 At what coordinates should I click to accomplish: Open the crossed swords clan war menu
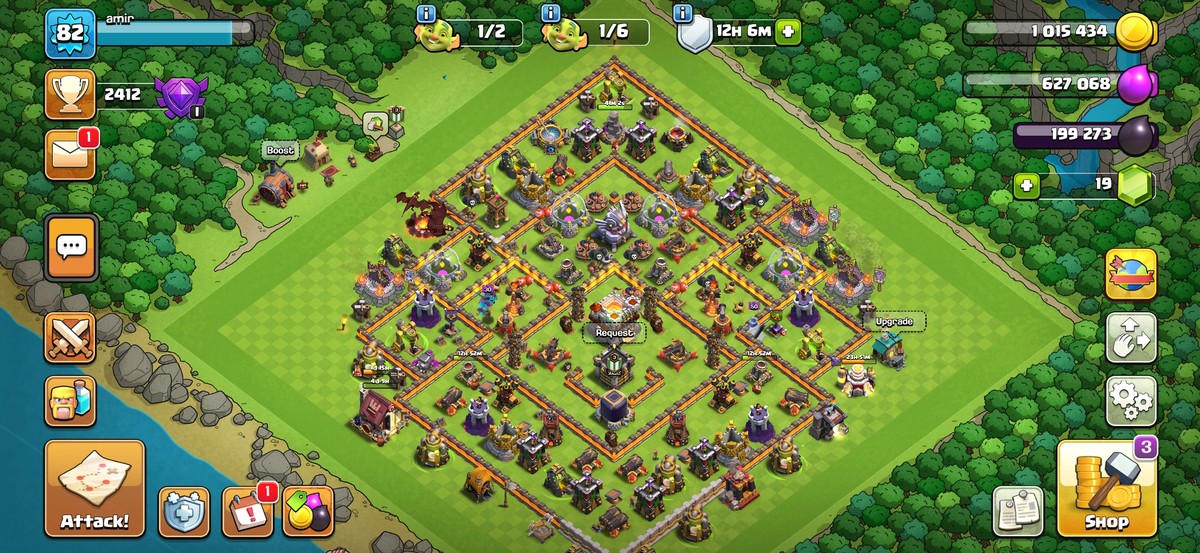70,338
